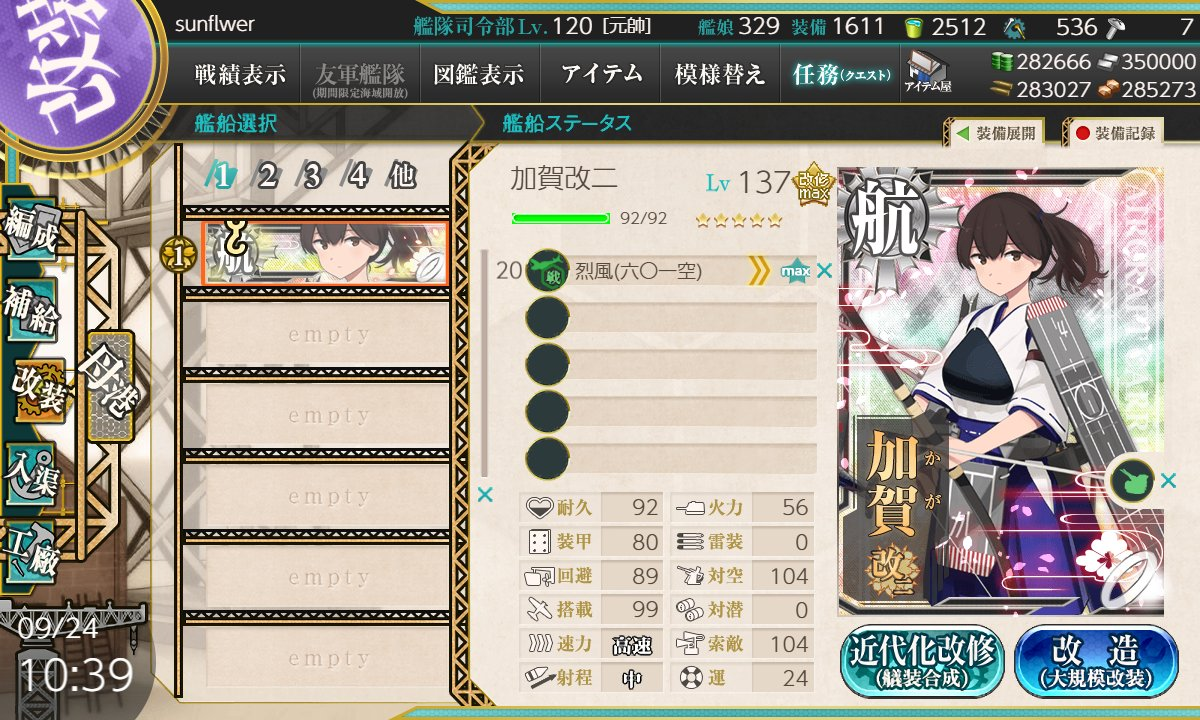
Task: Click the 装備記録 button
Action: [x=1115, y=133]
